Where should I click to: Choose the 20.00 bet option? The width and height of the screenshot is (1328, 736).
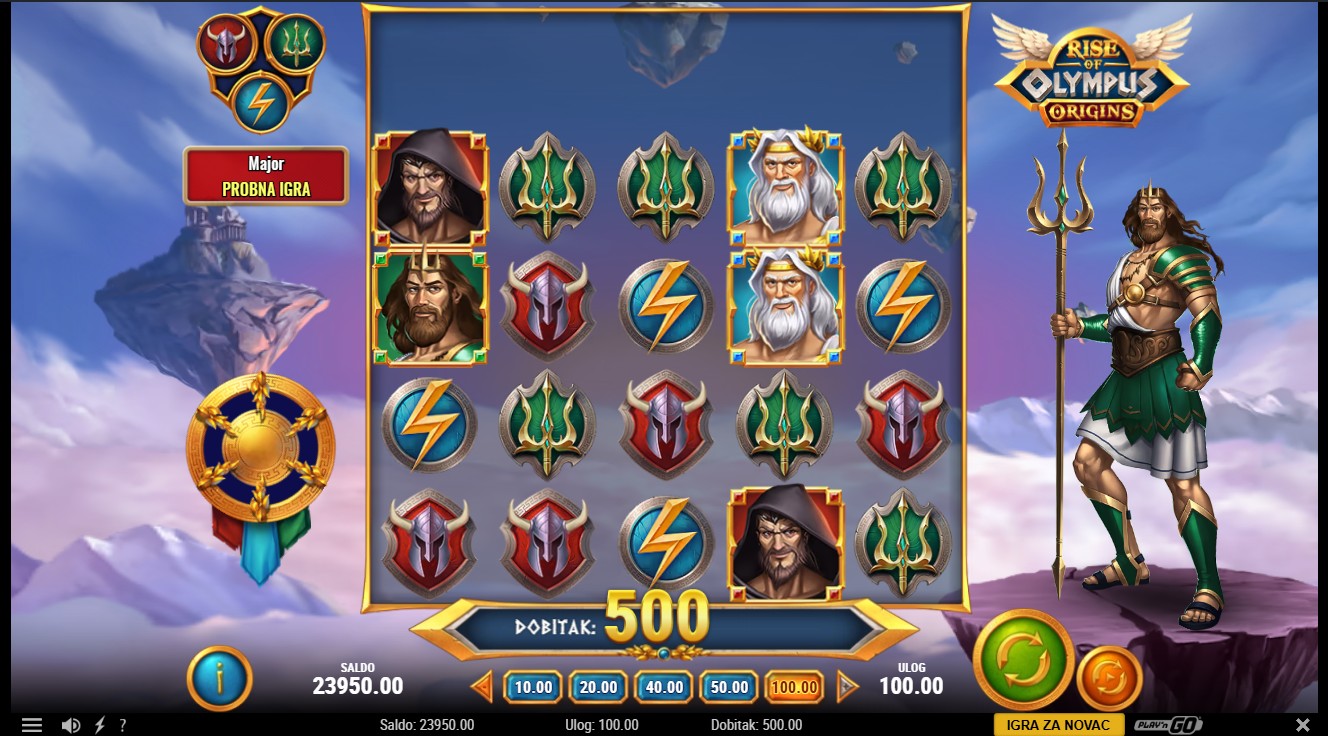click(598, 687)
